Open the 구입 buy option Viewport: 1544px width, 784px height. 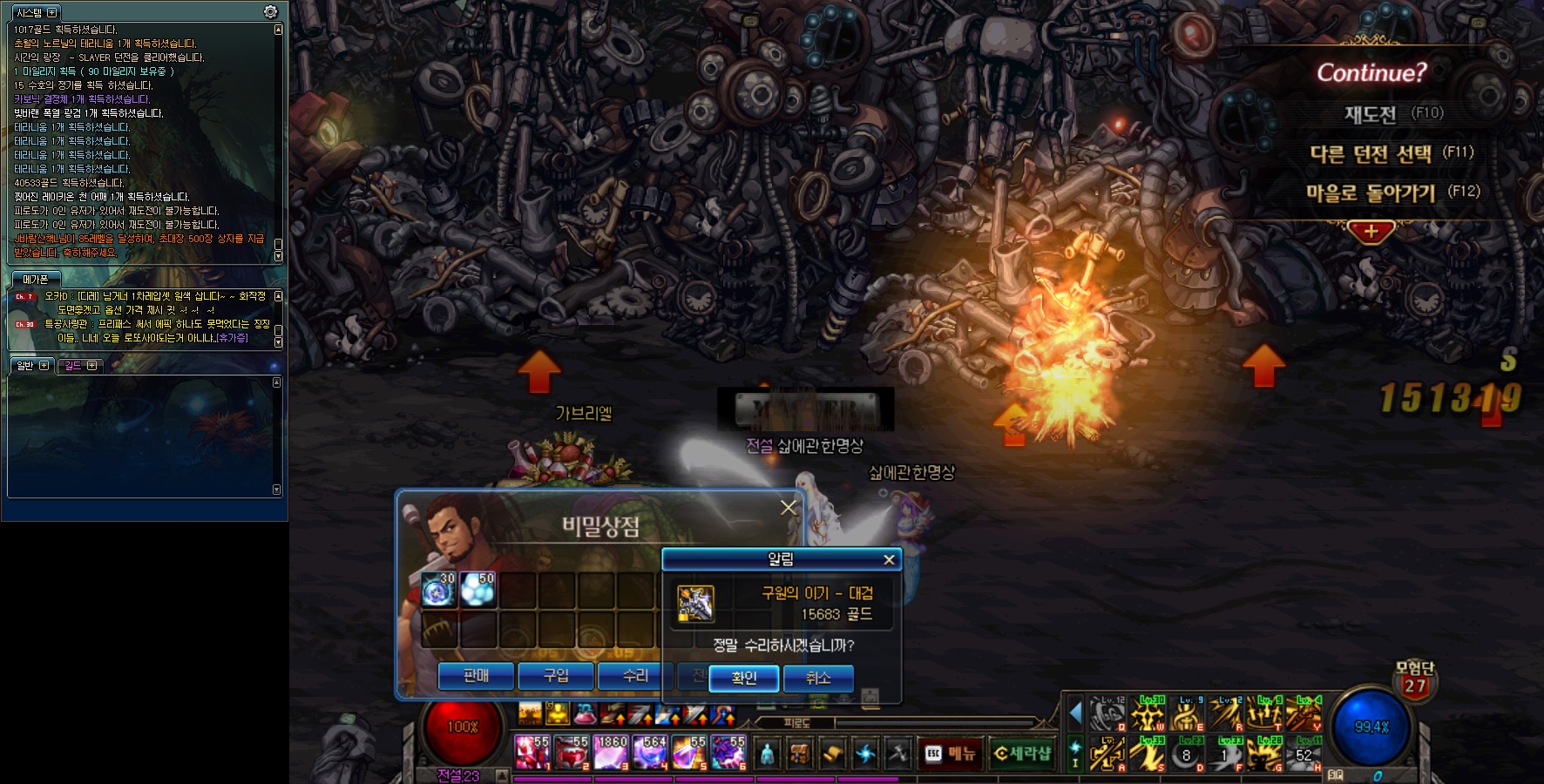tap(555, 676)
